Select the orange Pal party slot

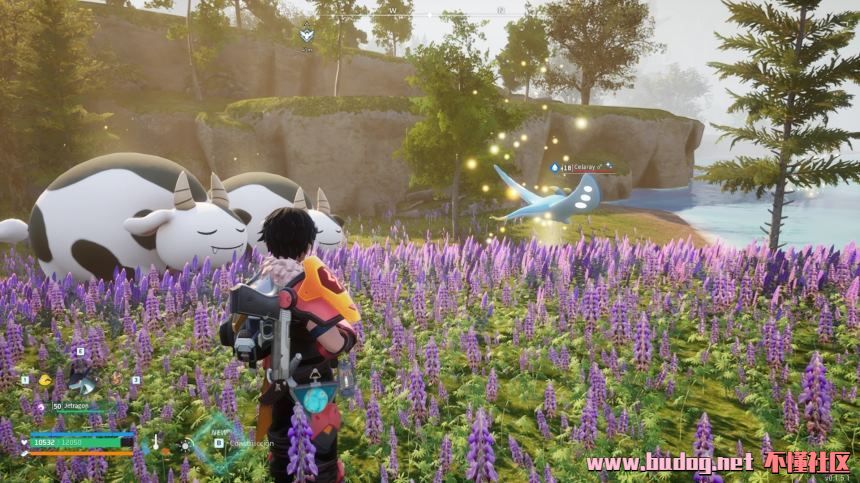[116, 380]
